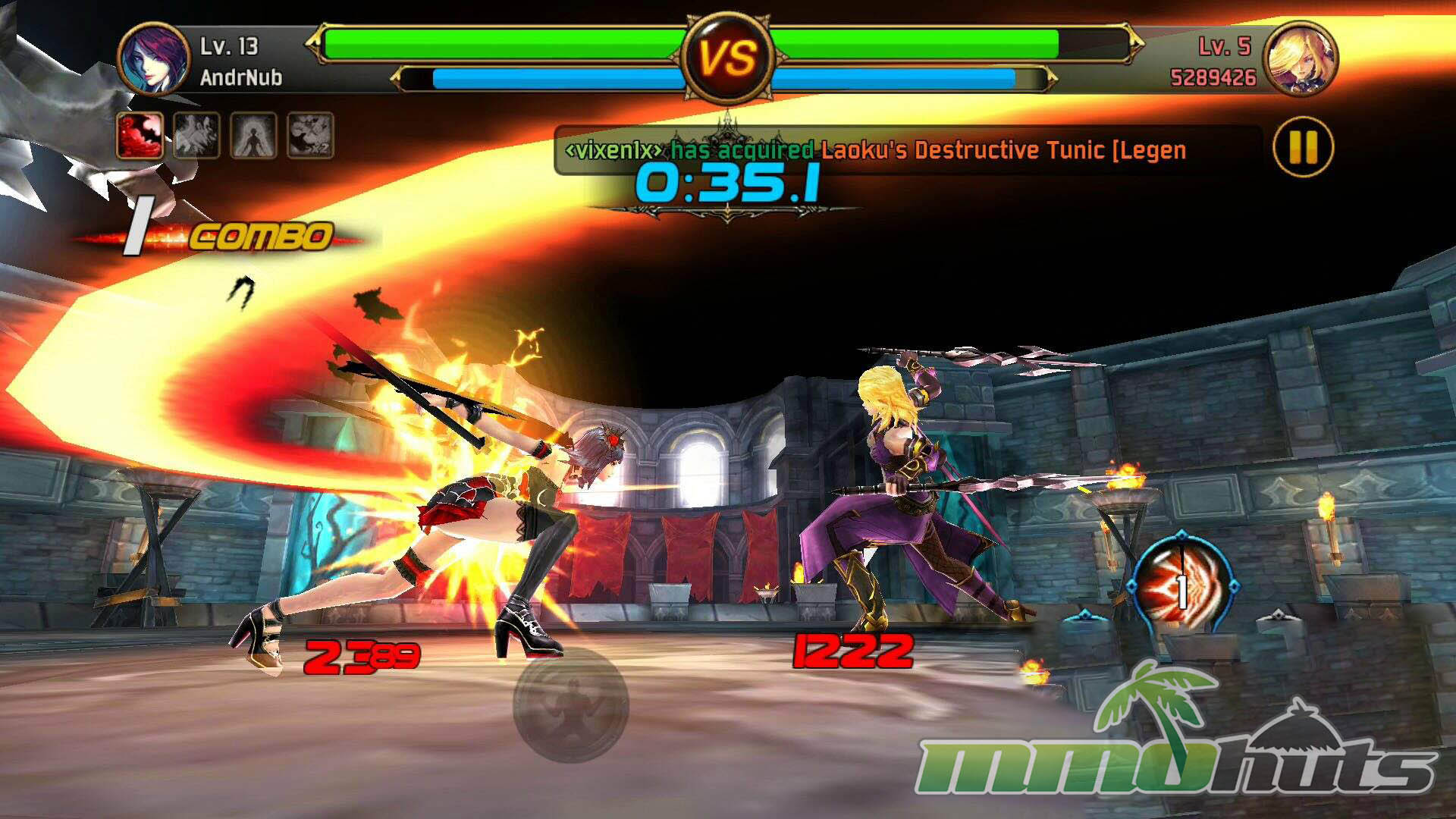Pause the match with the pause button
The height and width of the screenshot is (819, 1456).
[x=1303, y=147]
